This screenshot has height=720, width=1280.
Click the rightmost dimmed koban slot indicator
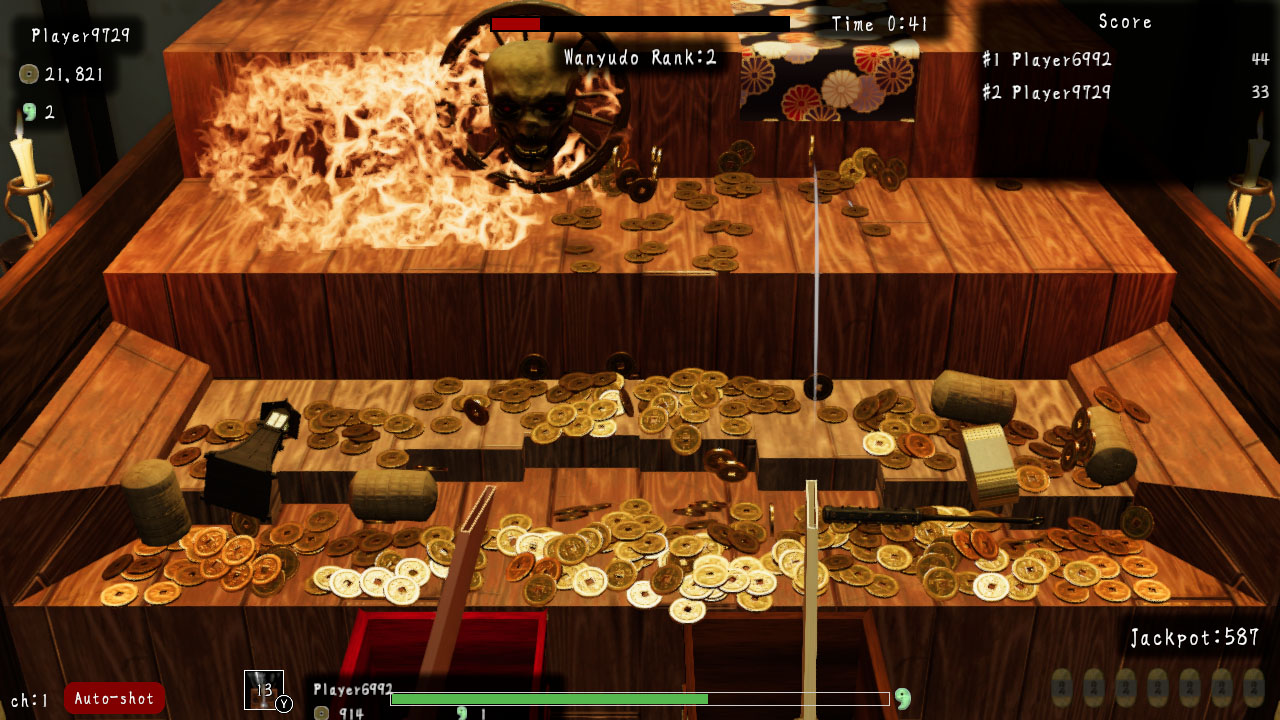1256,688
